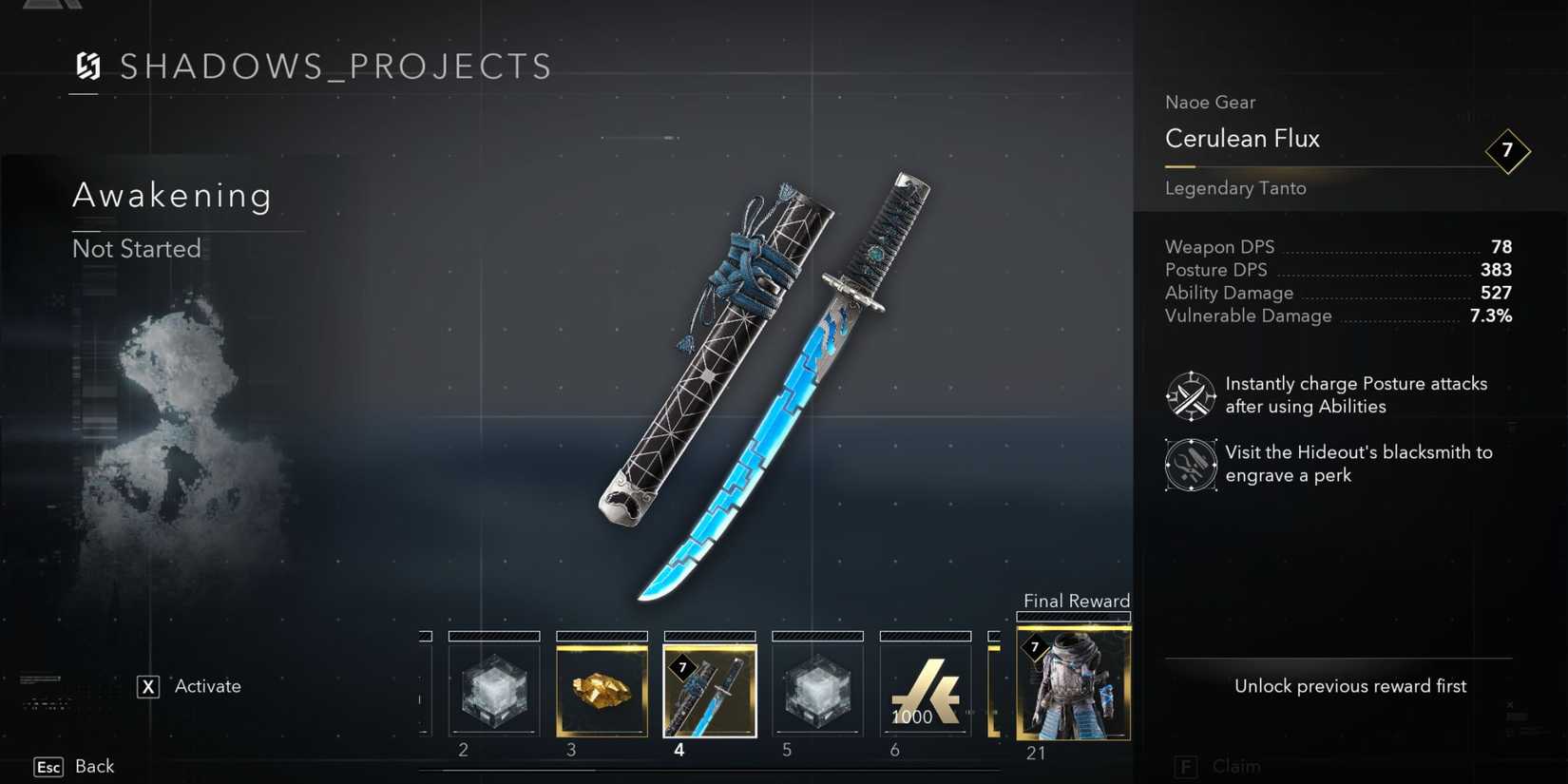
Task: Select the Legendary Tanto category label
Action: [1235, 188]
